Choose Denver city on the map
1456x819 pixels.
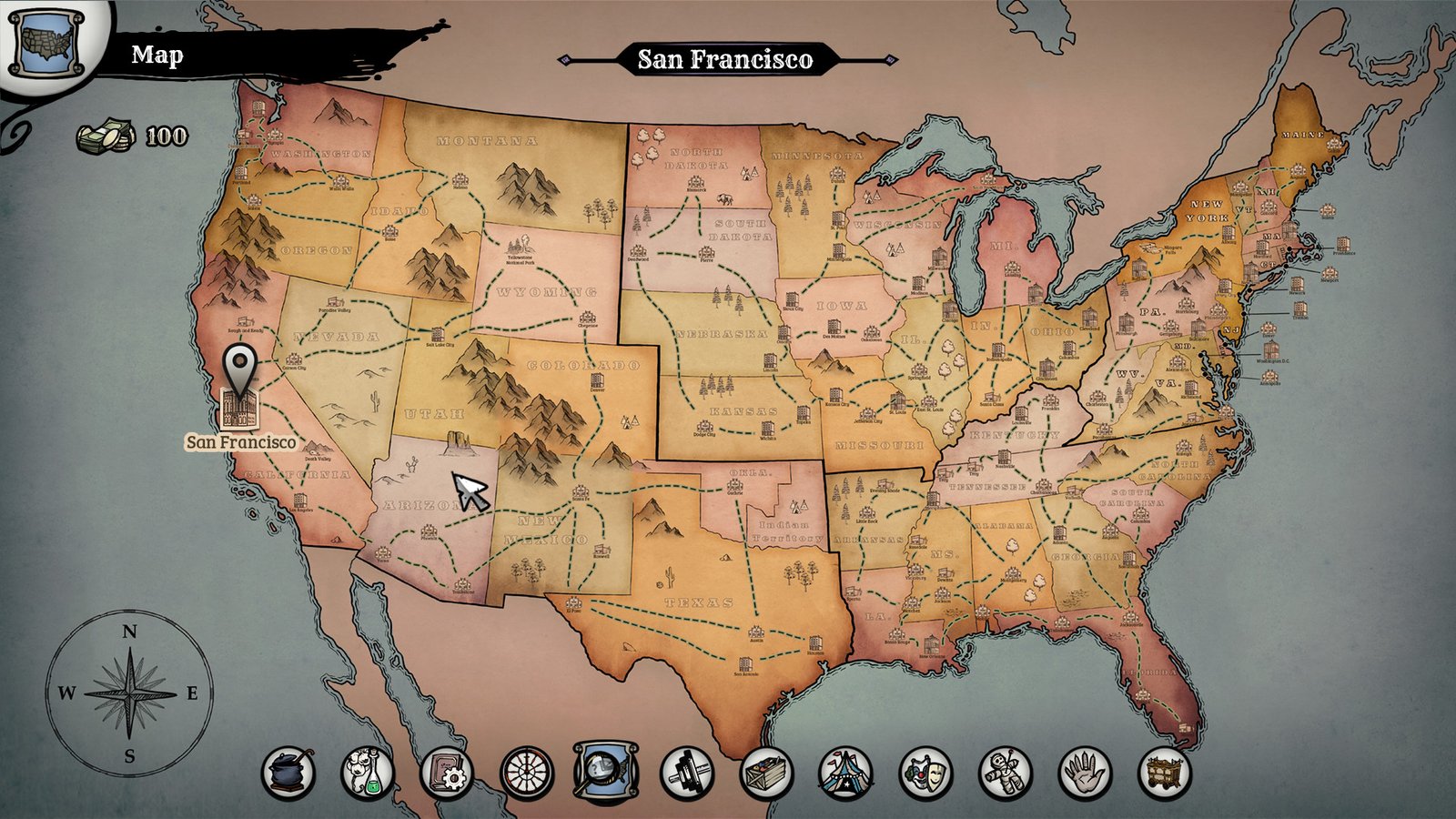(597, 379)
